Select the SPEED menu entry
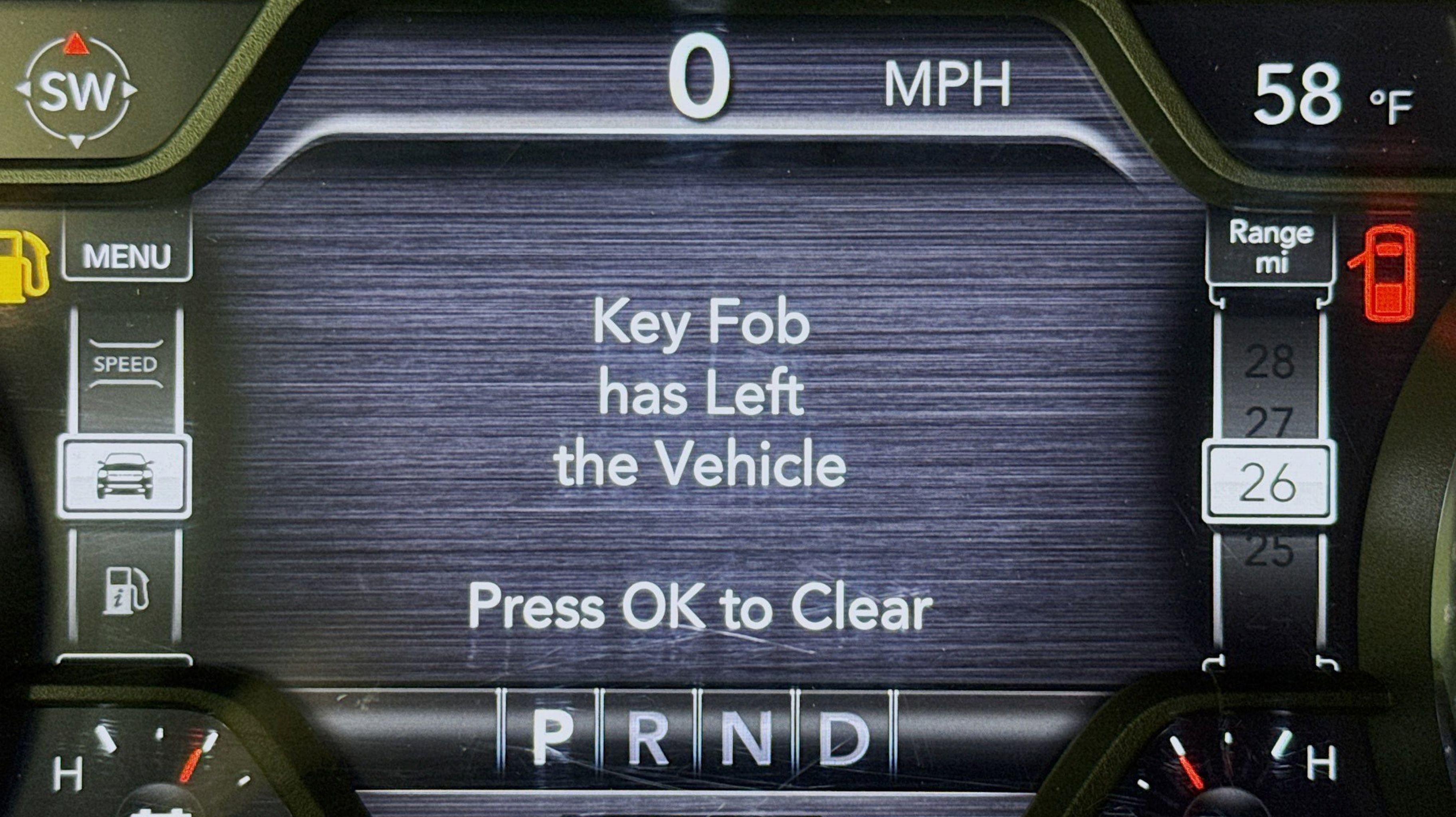 point(125,365)
